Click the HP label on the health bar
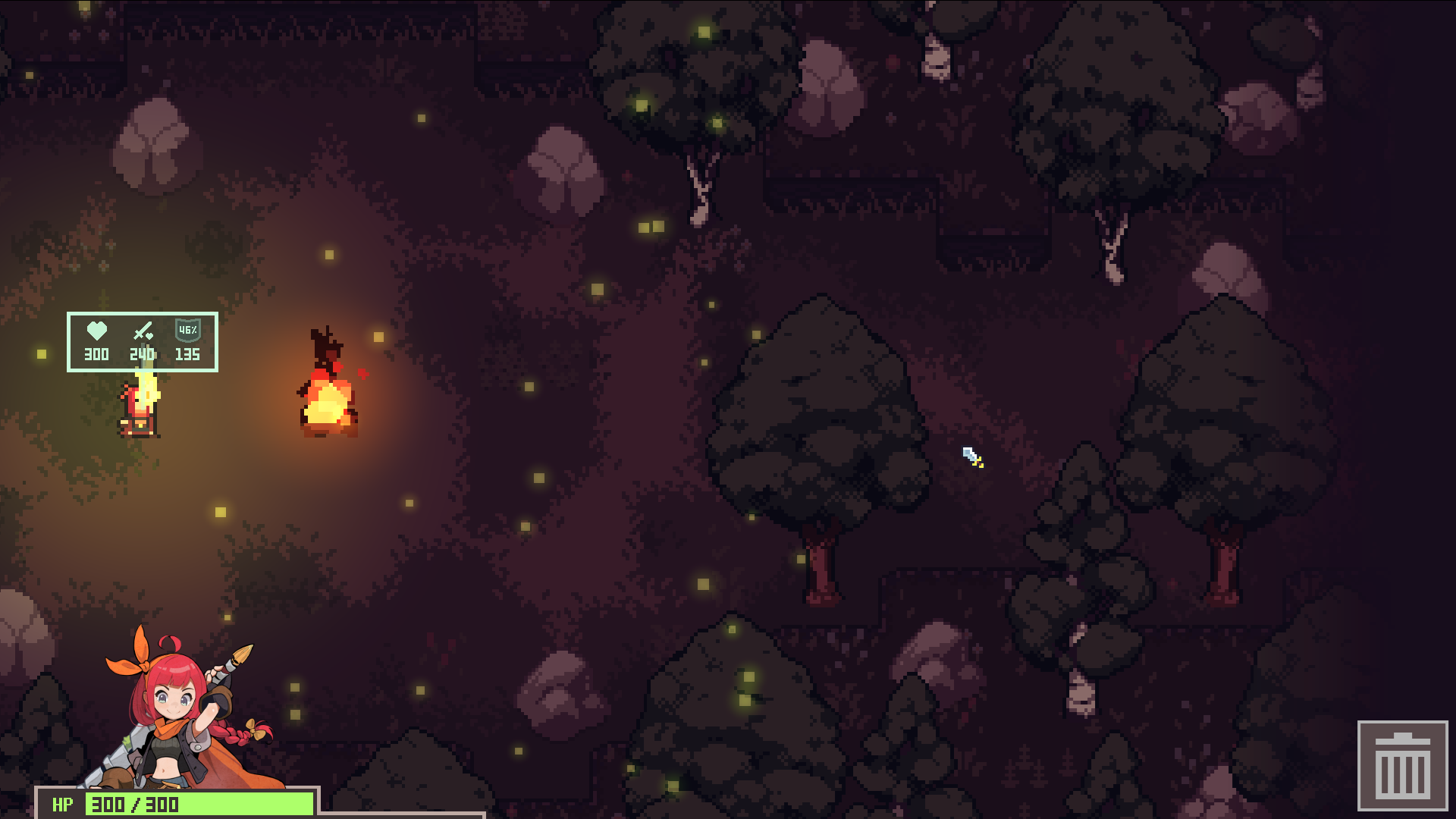 coord(61,805)
